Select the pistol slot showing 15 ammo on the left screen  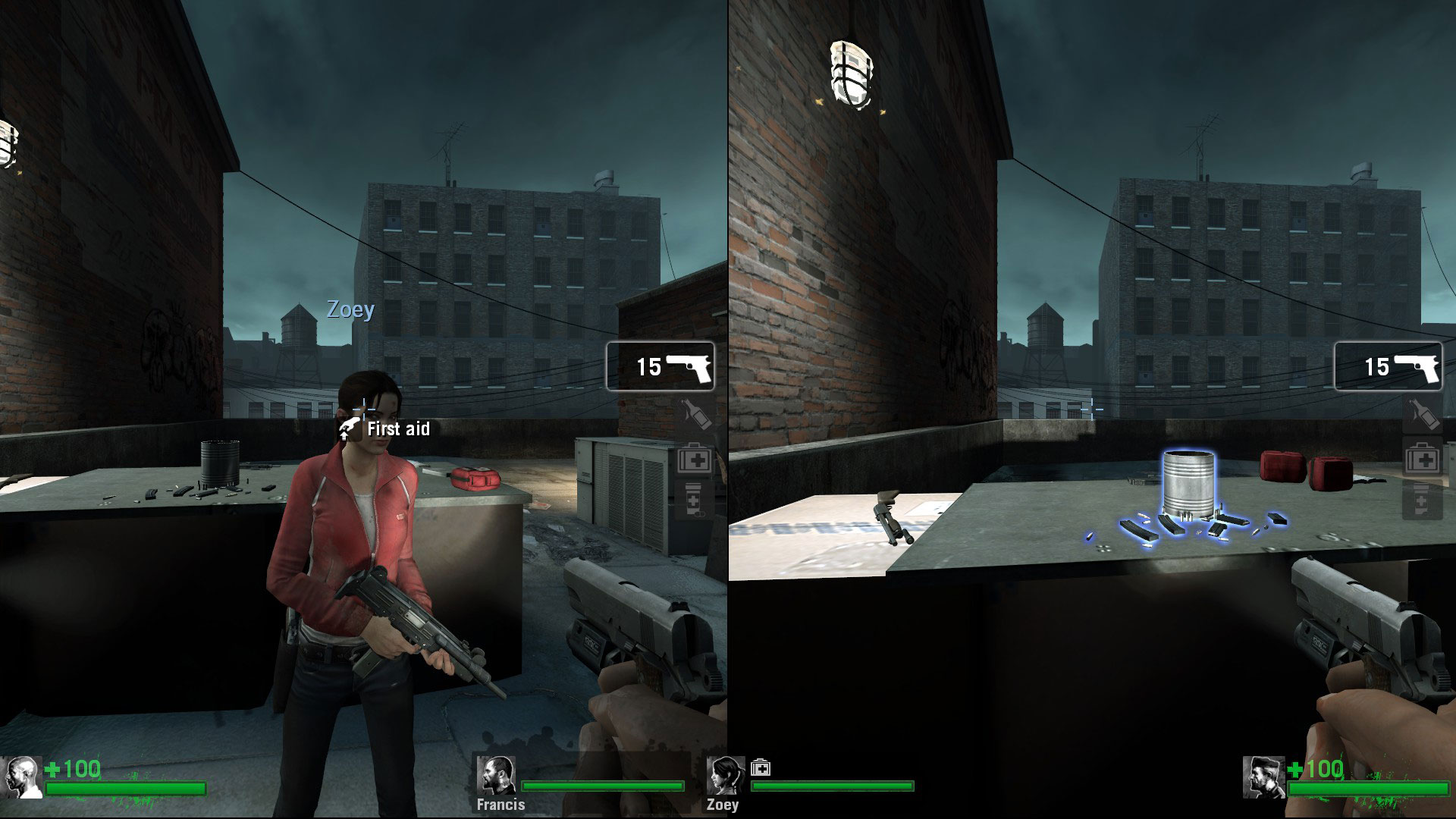click(x=658, y=367)
